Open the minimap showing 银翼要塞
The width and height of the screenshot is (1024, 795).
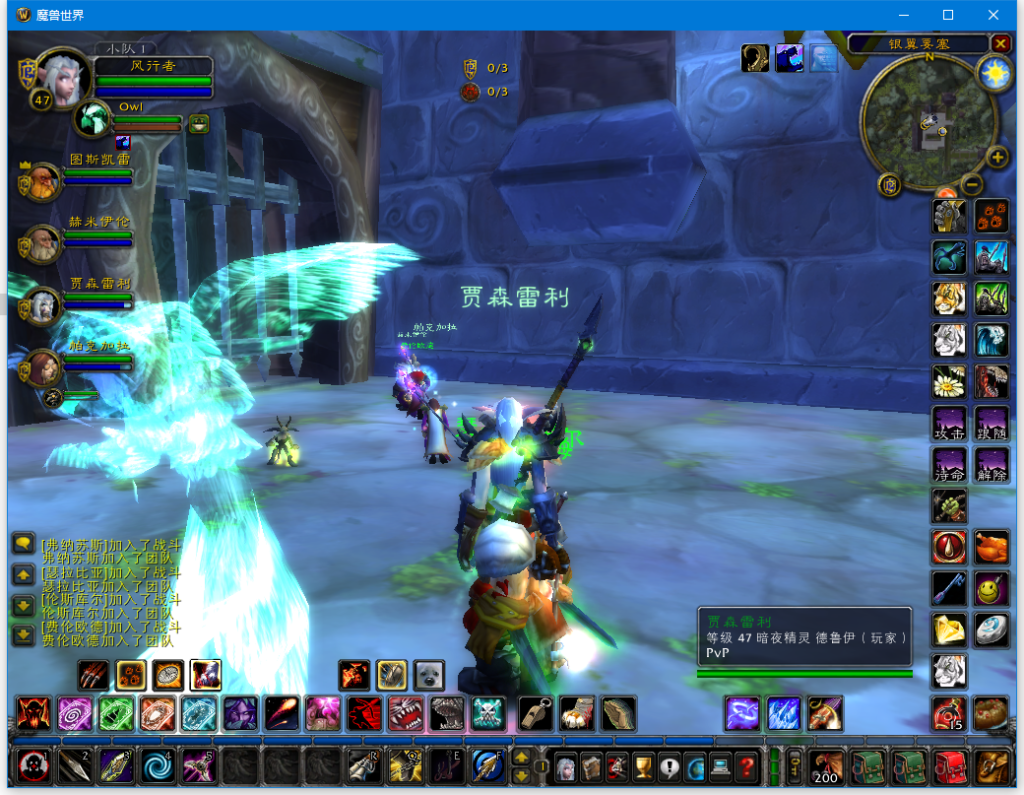[928, 116]
